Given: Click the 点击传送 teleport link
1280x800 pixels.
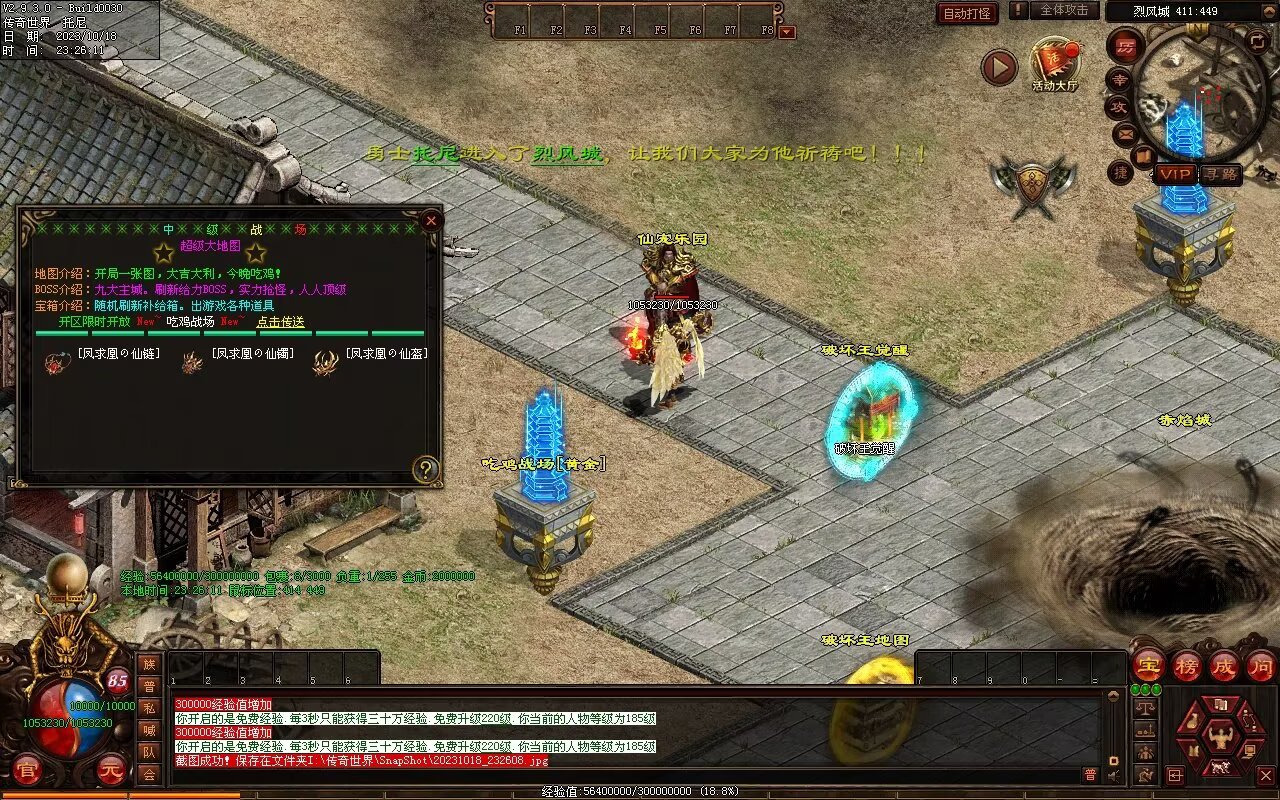Looking at the screenshot, I should pyautogui.click(x=280, y=322).
